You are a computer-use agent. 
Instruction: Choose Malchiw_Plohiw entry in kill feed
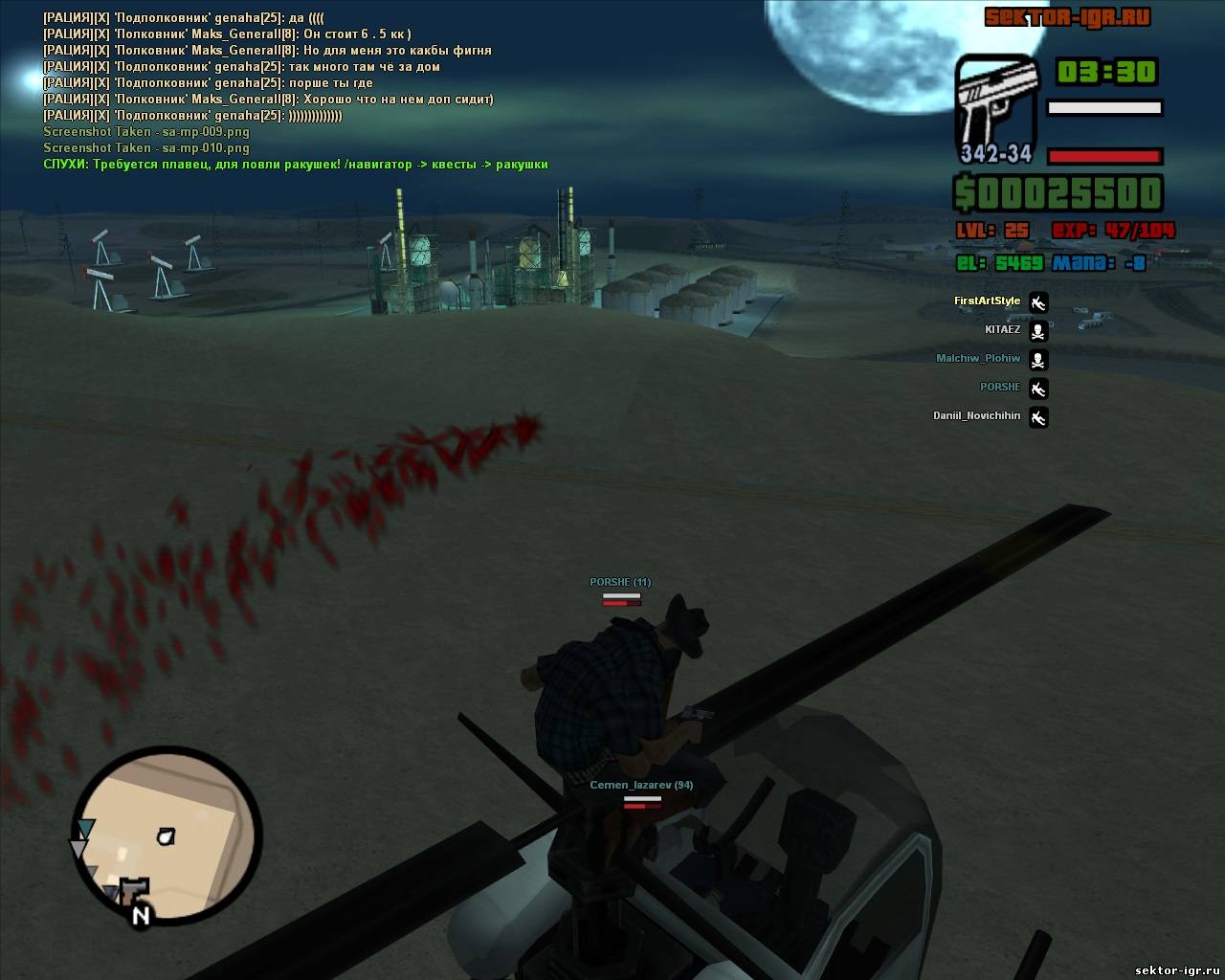pyautogui.click(x=977, y=359)
